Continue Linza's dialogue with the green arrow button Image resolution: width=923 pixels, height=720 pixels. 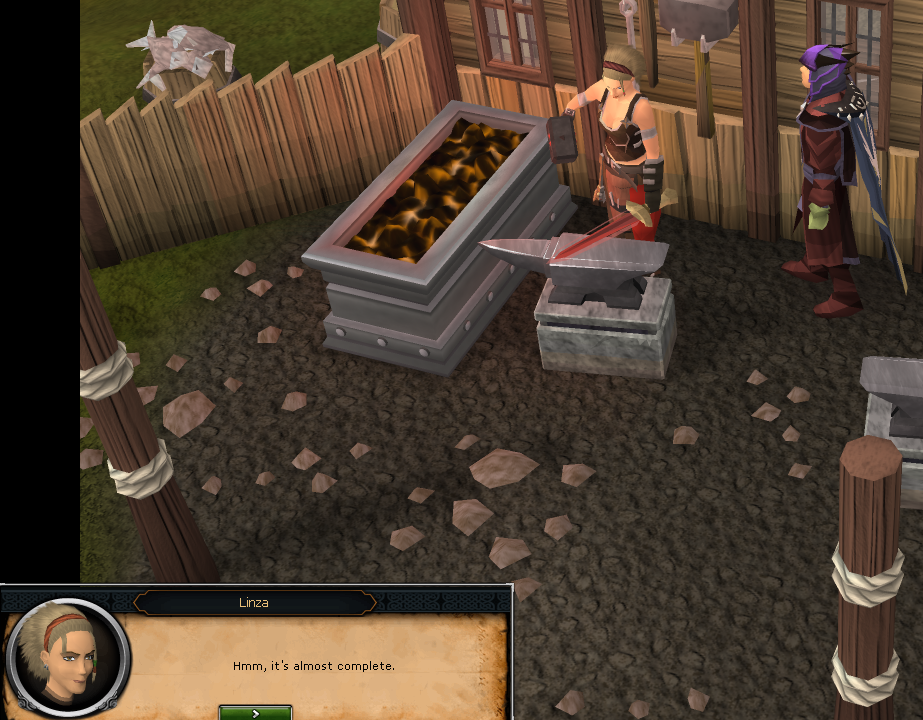(255, 712)
